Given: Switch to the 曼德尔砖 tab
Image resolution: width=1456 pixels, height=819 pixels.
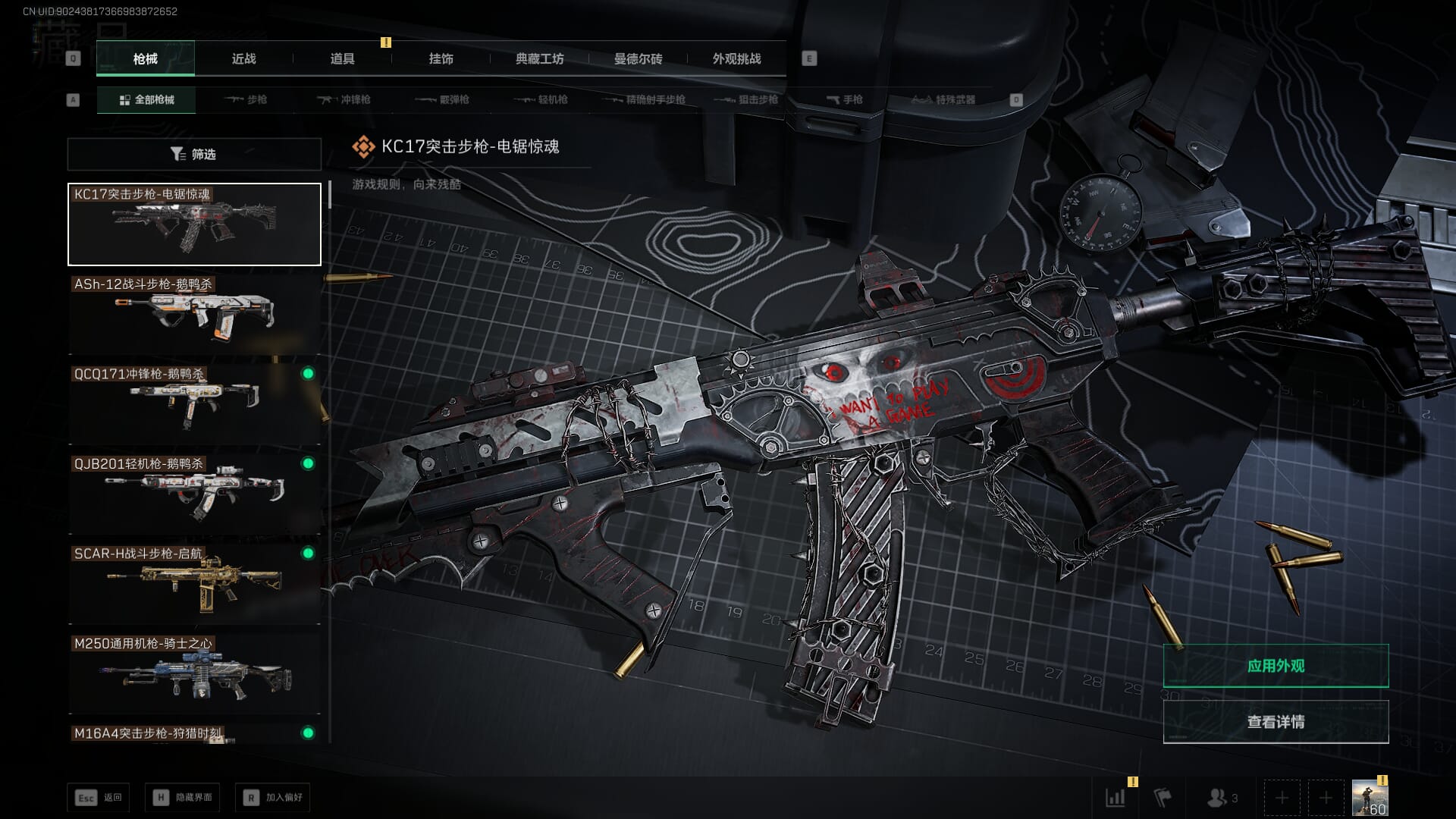Looking at the screenshot, I should pyautogui.click(x=638, y=58).
